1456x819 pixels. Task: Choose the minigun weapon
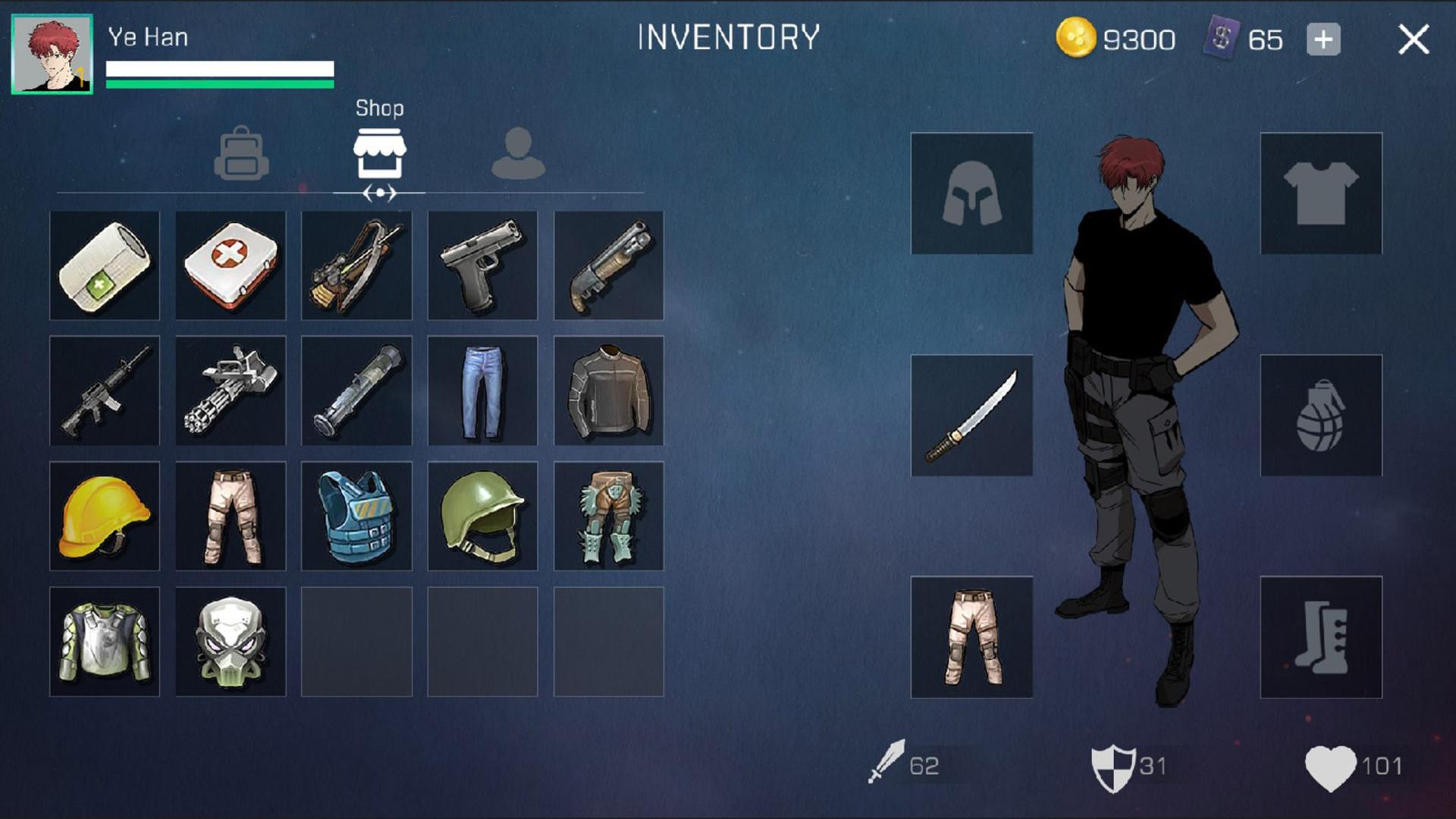[231, 391]
